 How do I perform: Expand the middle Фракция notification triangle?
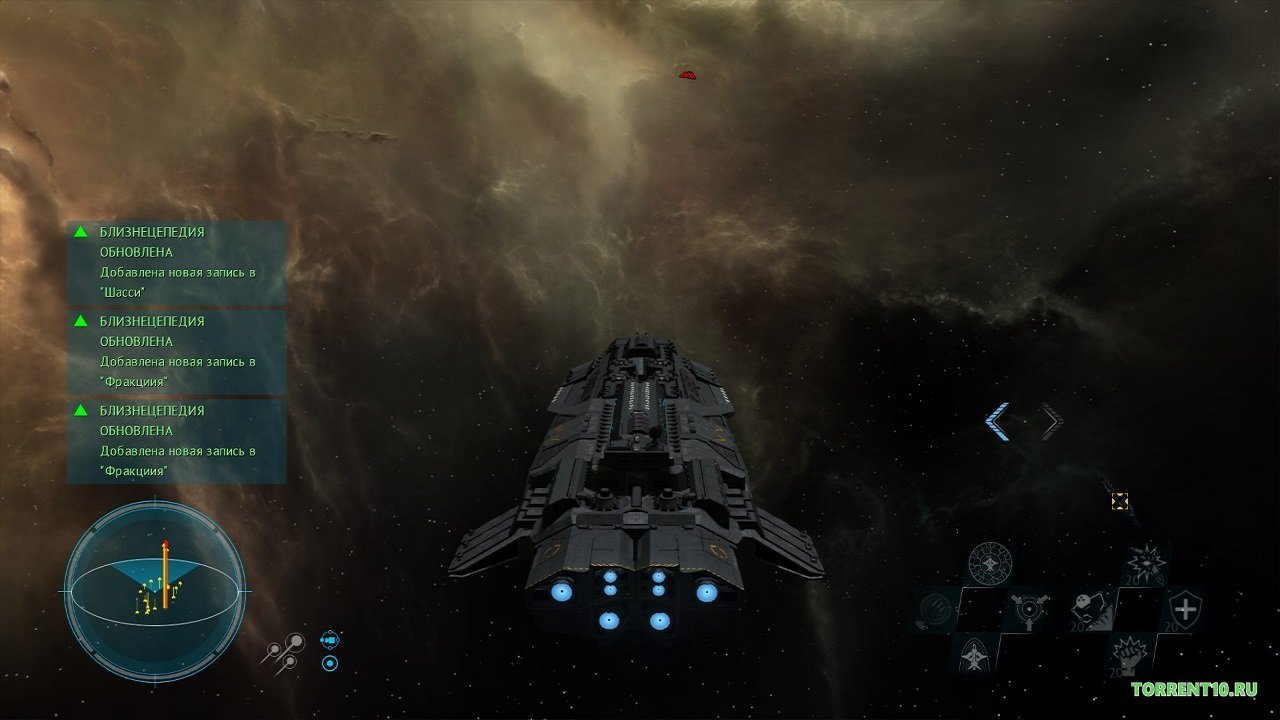(81, 321)
